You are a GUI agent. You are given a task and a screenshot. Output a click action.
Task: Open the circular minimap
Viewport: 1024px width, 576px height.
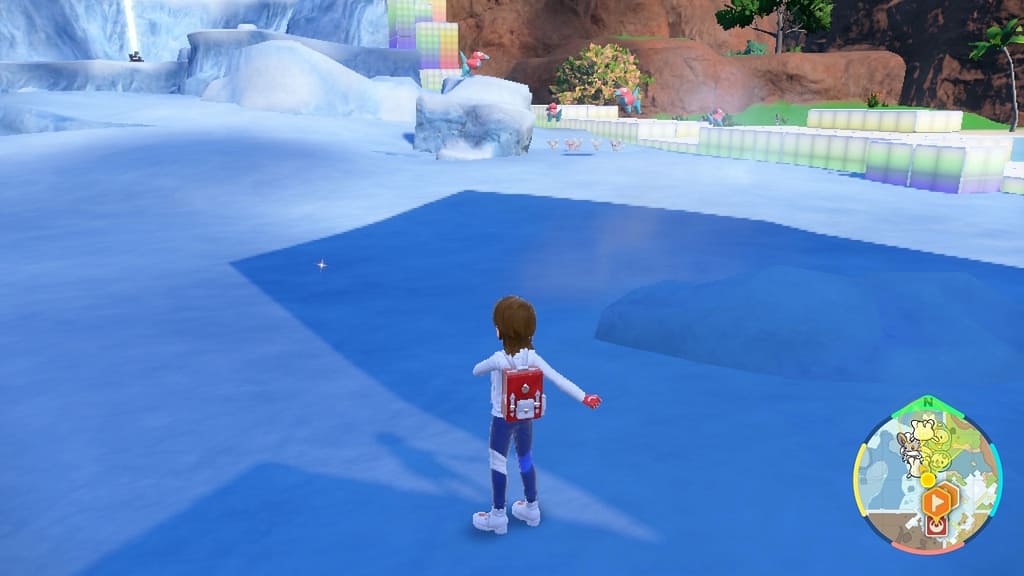click(x=927, y=474)
